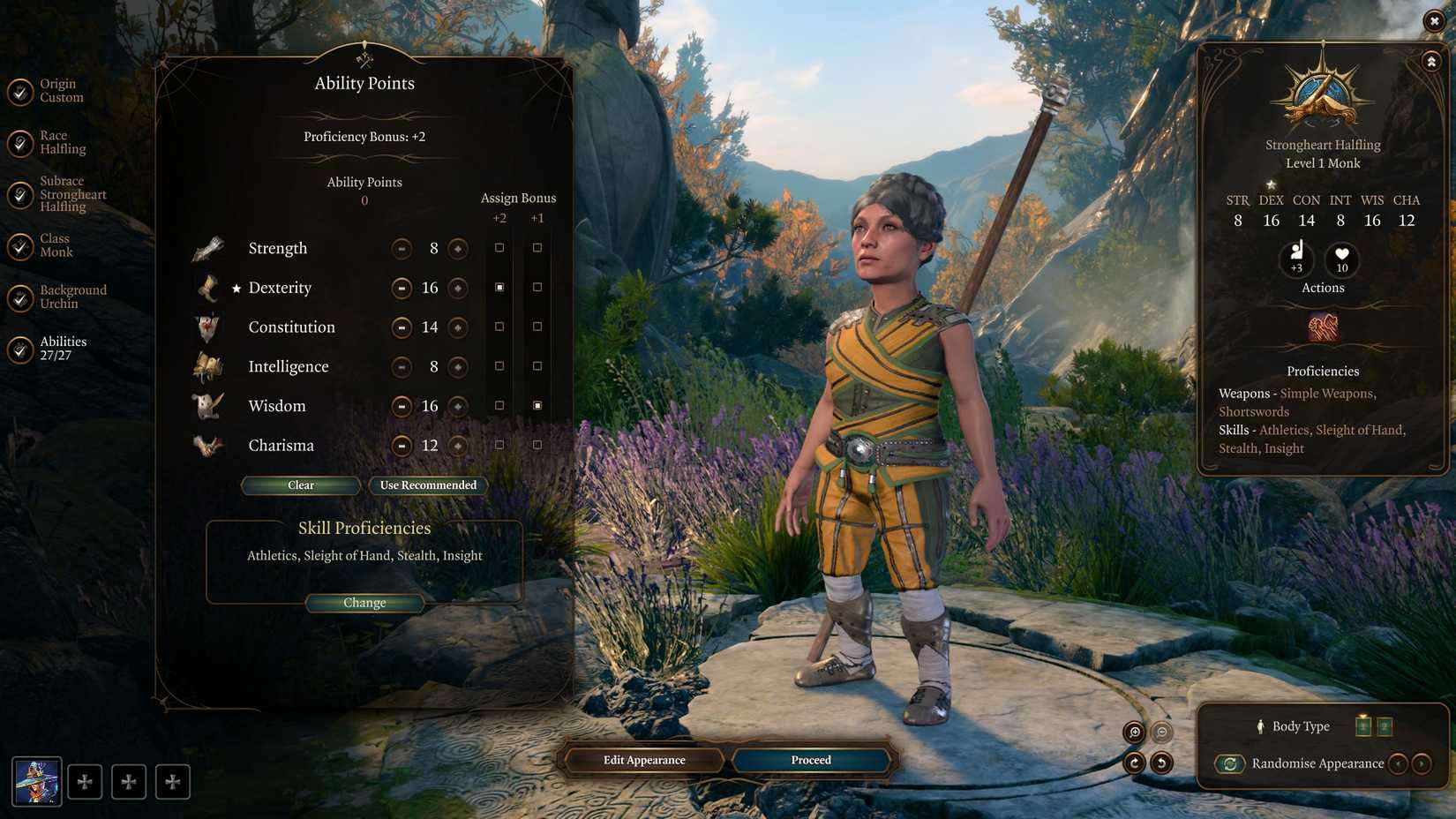
Task: Click the Wisdom ability icon
Action: (x=208, y=406)
